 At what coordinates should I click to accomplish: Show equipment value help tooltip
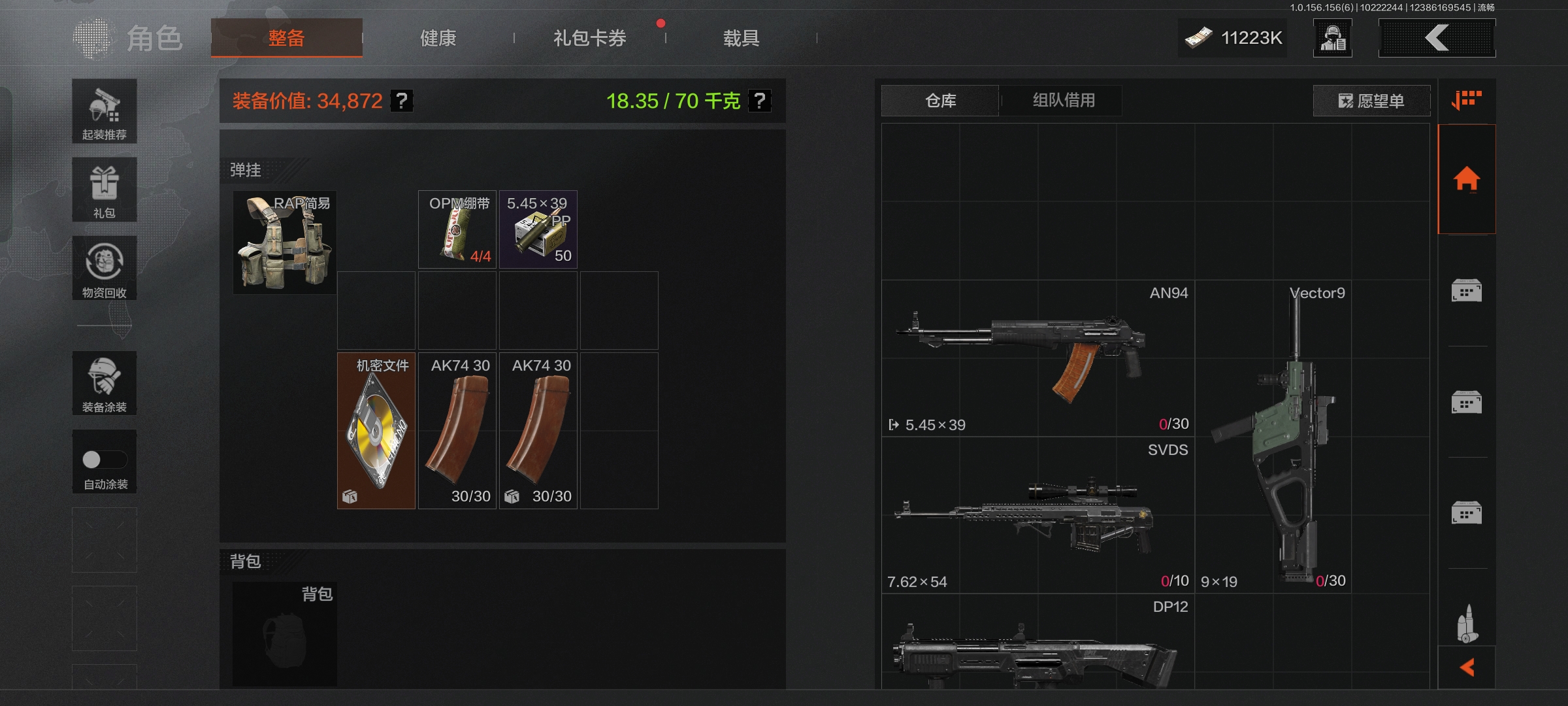(x=402, y=101)
